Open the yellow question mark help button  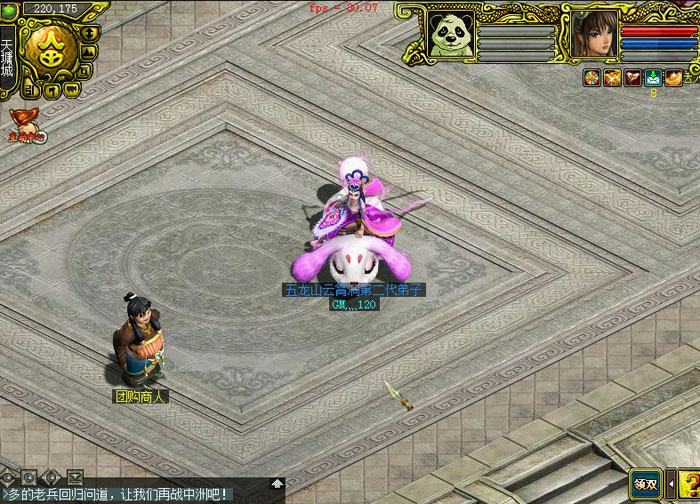point(686,484)
